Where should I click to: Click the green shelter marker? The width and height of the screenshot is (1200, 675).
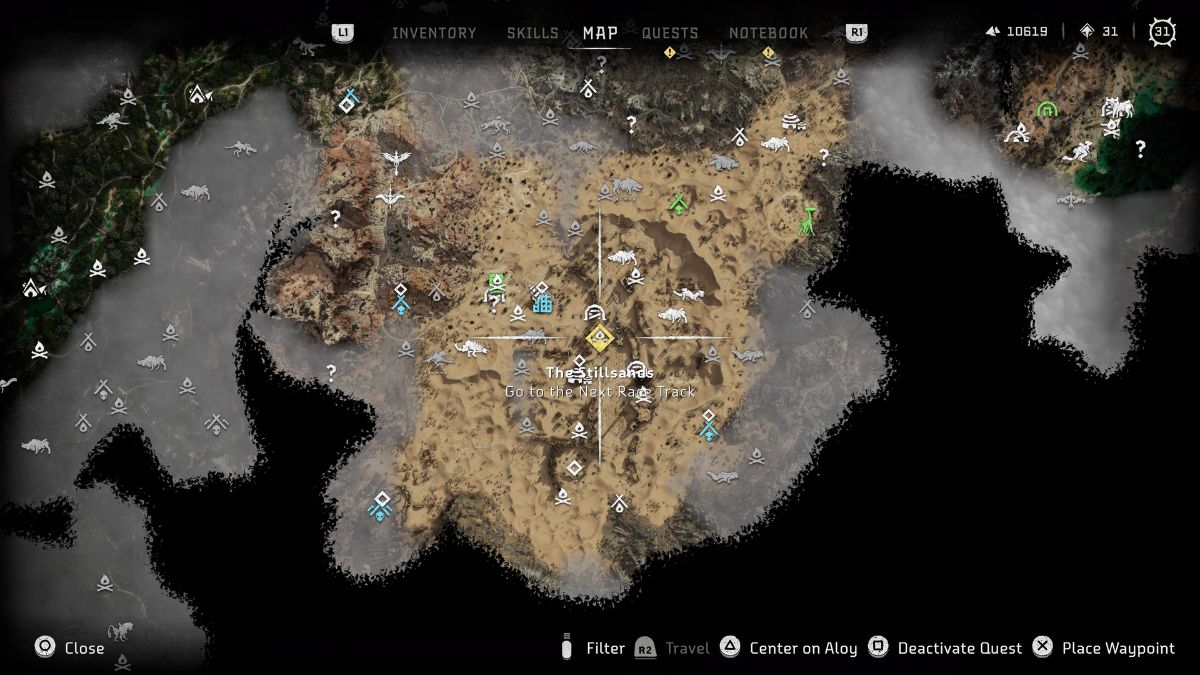click(x=679, y=204)
